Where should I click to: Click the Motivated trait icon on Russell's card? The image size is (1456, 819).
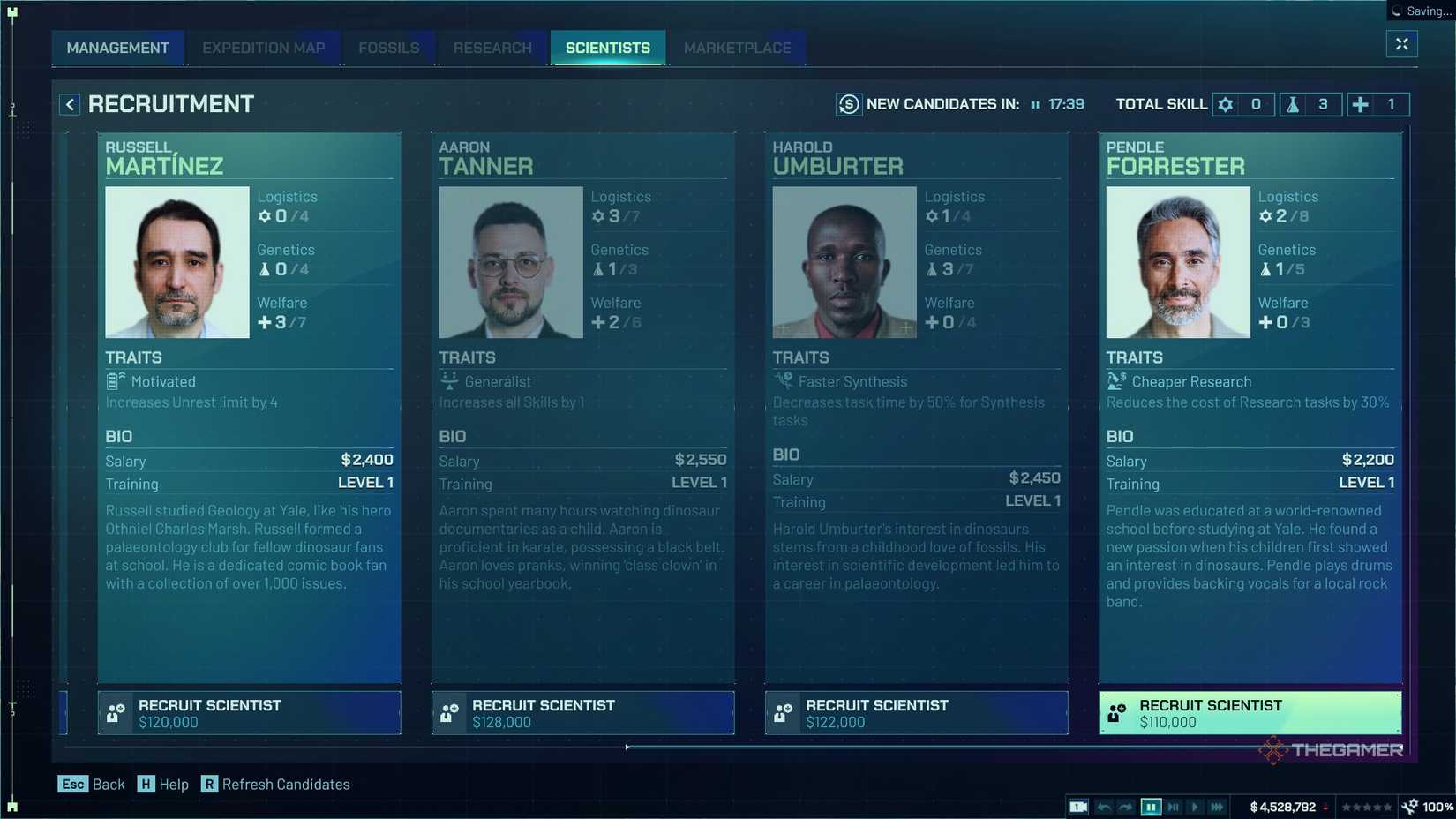click(115, 381)
